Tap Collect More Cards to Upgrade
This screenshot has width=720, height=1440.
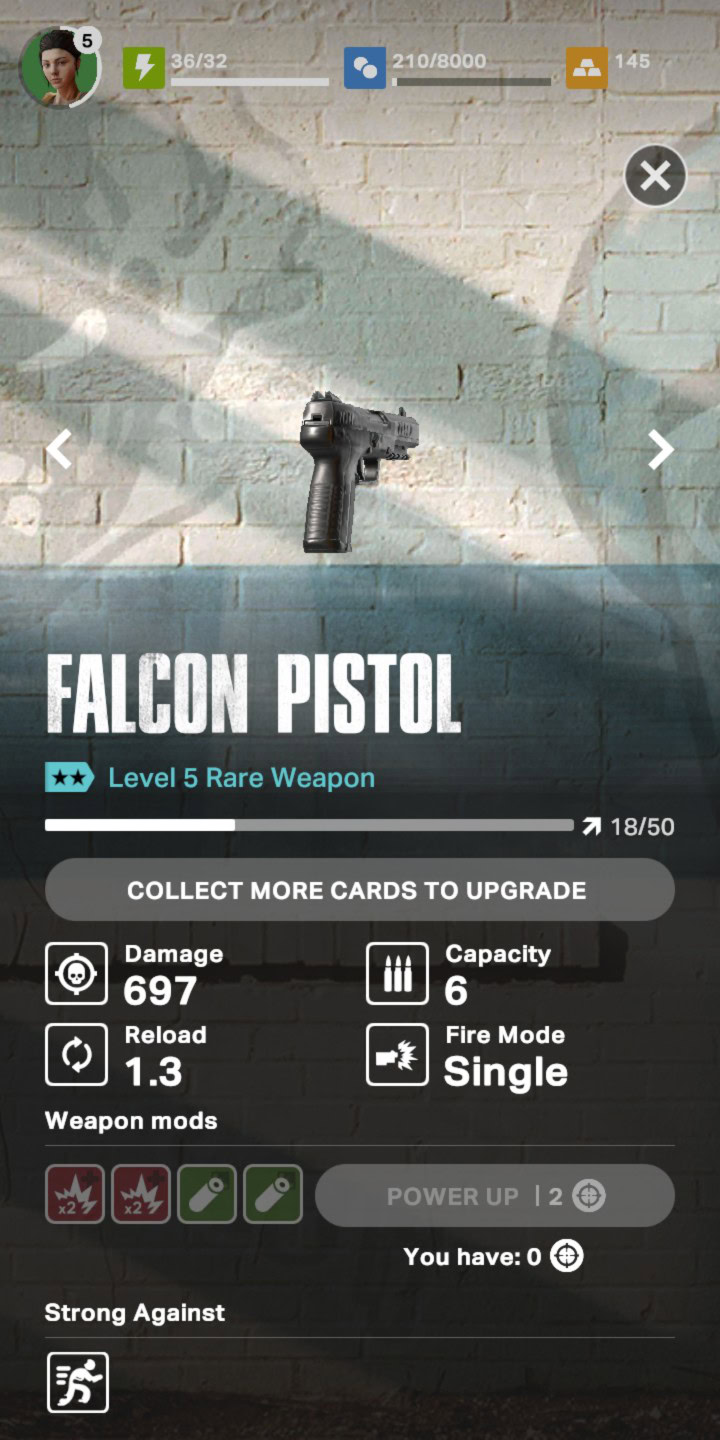pos(359,889)
